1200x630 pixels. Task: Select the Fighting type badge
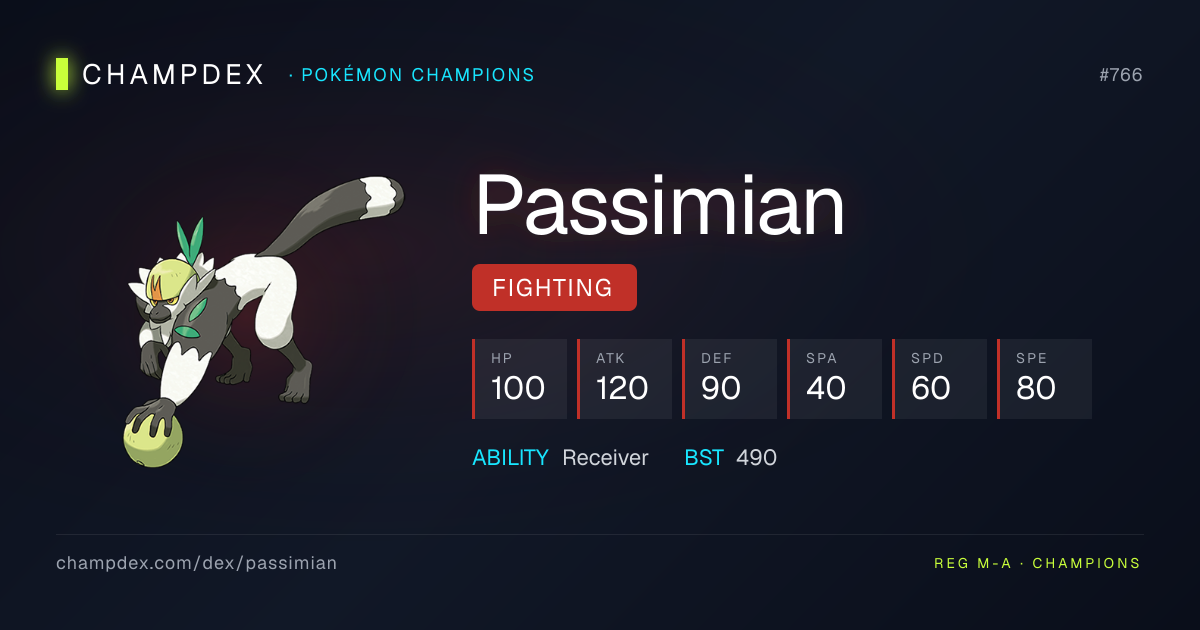[554, 288]
